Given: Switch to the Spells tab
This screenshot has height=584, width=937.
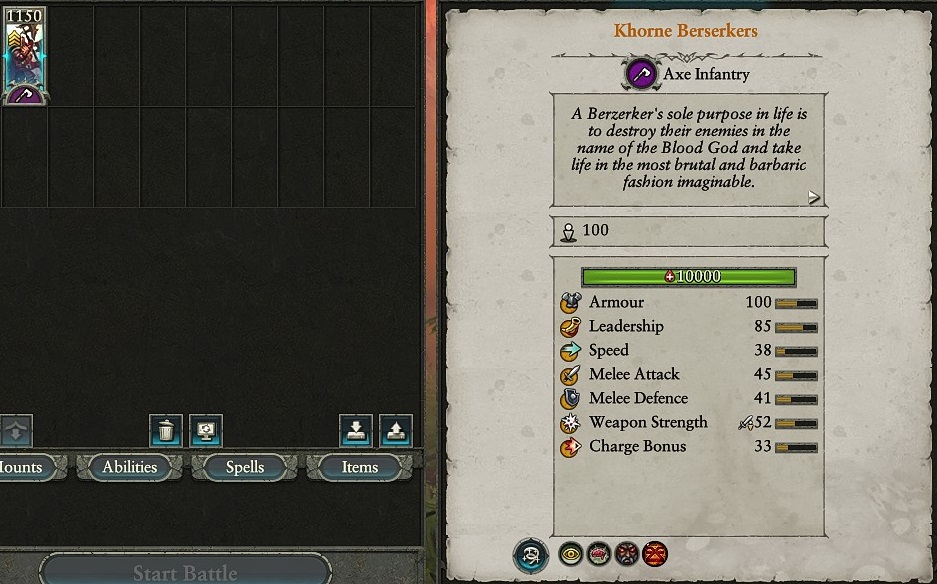Looking at the screenshot, I should (245, 467).
